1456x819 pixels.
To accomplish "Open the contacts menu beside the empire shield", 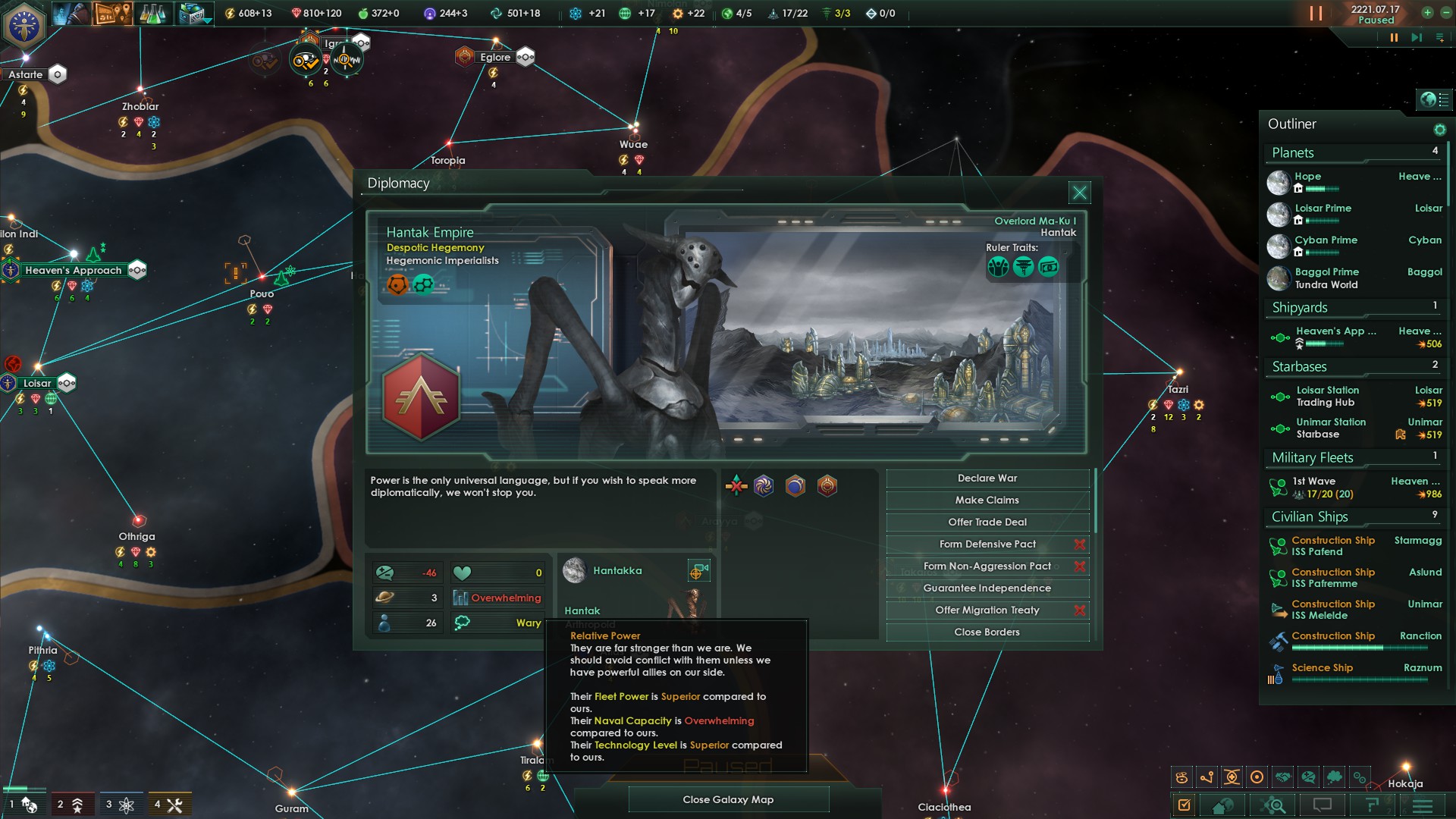I will 71,13.
